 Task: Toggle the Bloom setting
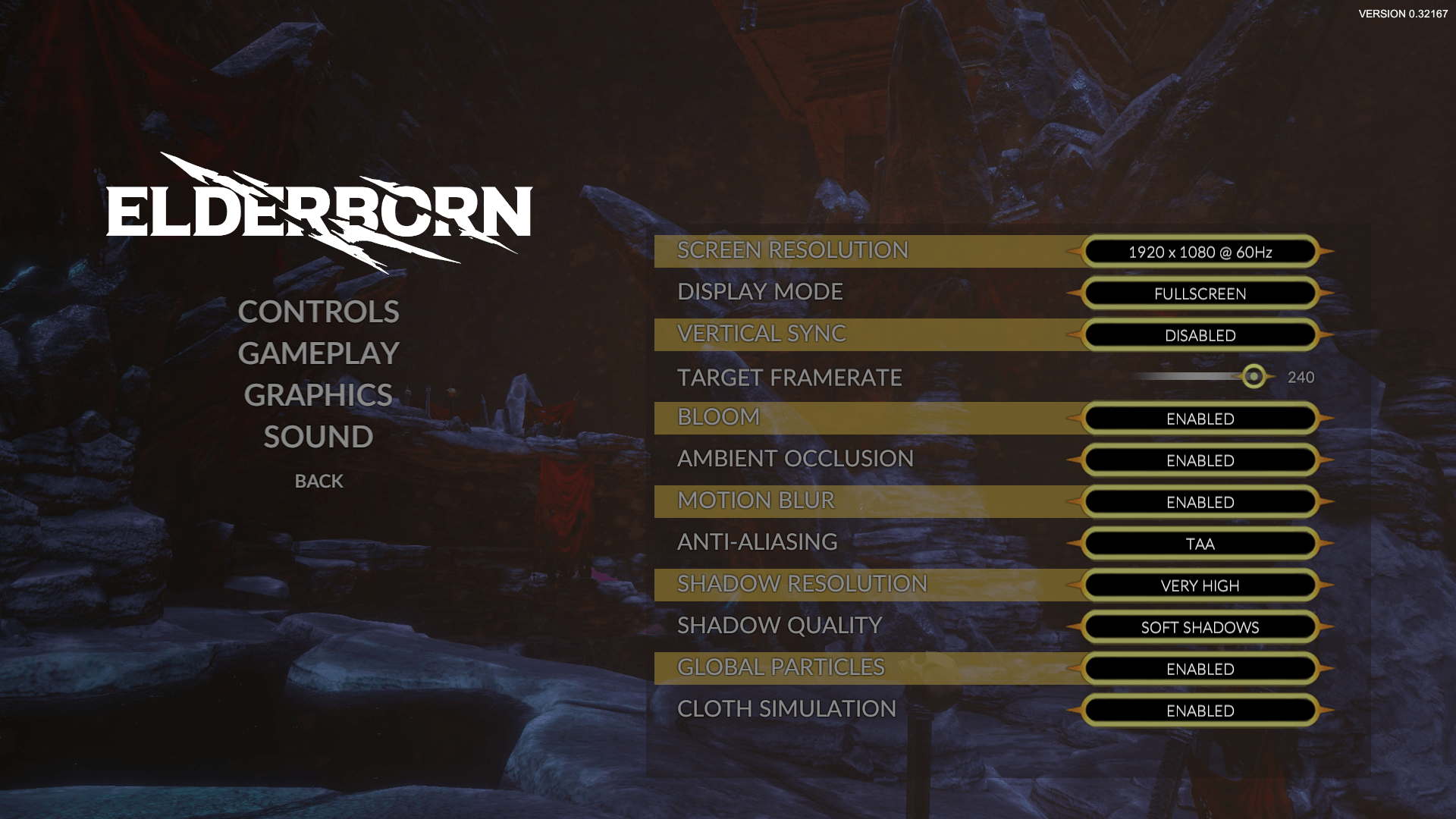tap(1200, 419)
